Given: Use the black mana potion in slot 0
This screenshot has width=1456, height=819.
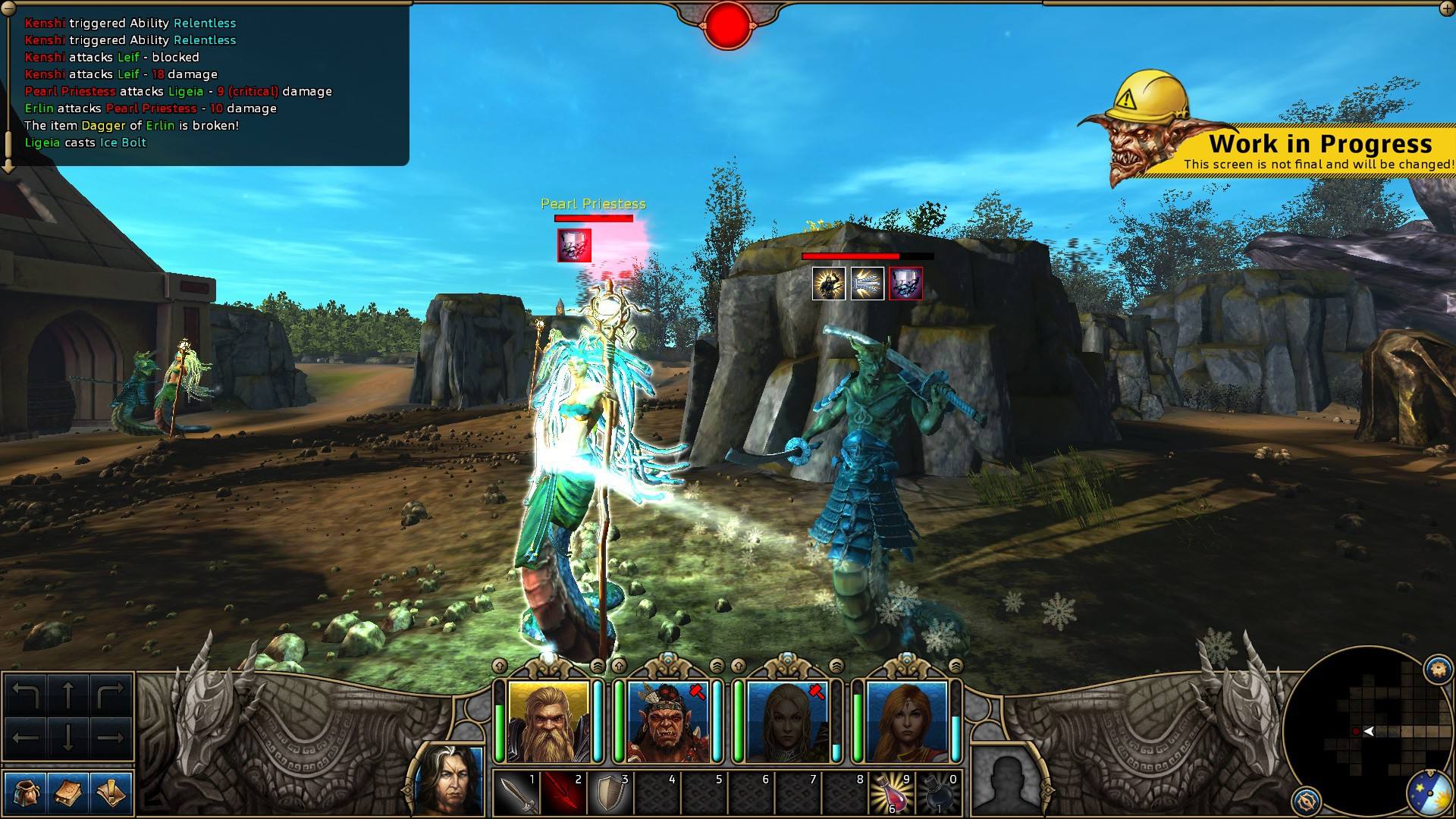Looking at the screenshot, I should [937, 793].
